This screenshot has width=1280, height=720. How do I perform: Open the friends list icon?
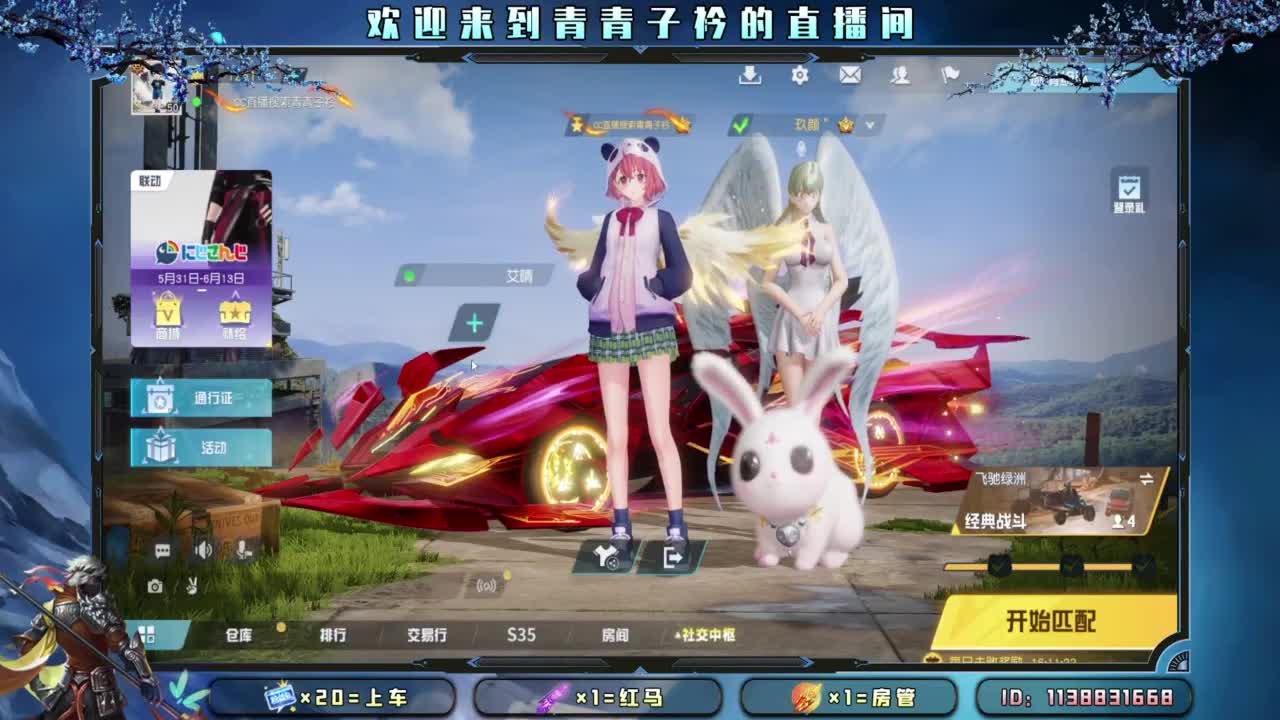[899, 76]
